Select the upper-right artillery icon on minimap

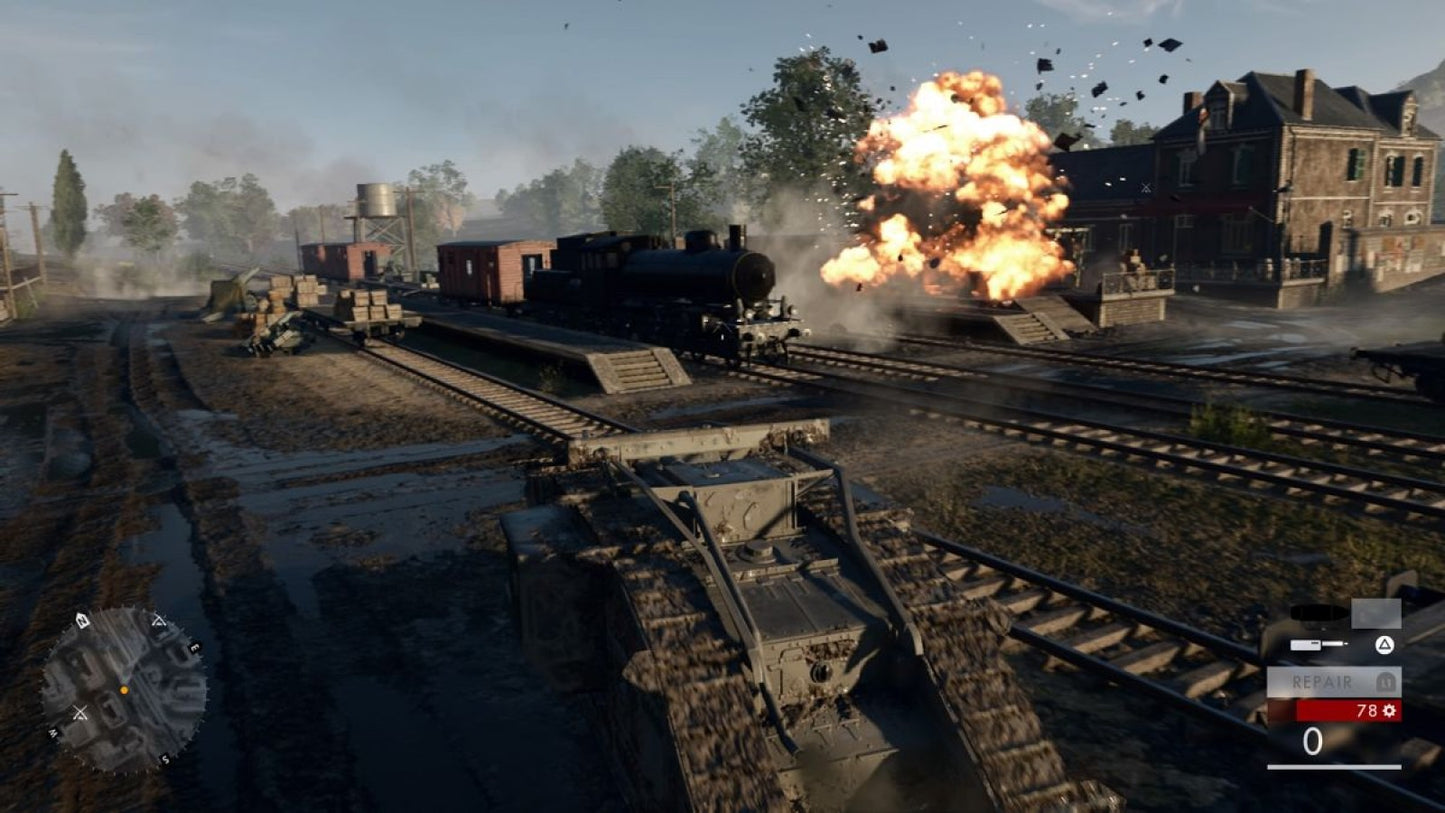[159, 620]
